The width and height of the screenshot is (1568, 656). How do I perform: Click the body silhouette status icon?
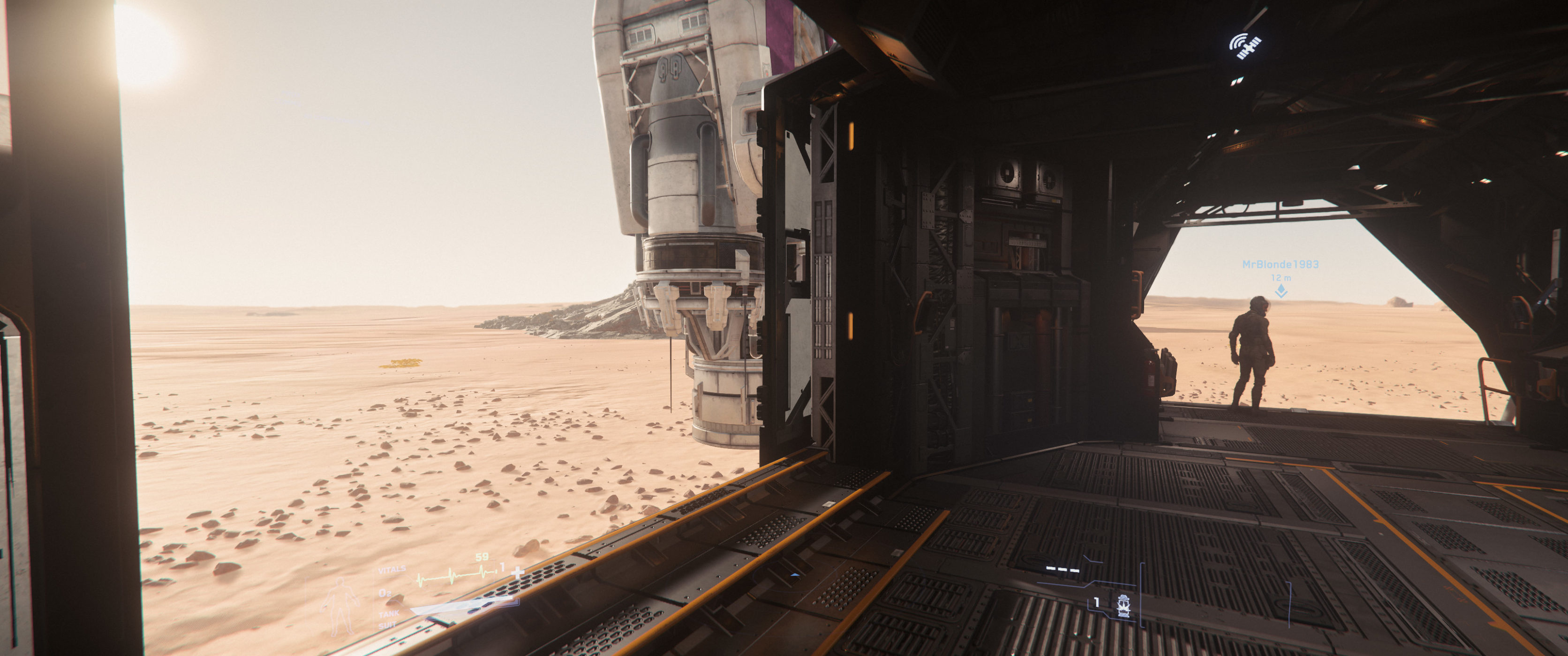(x=339, y=605)
